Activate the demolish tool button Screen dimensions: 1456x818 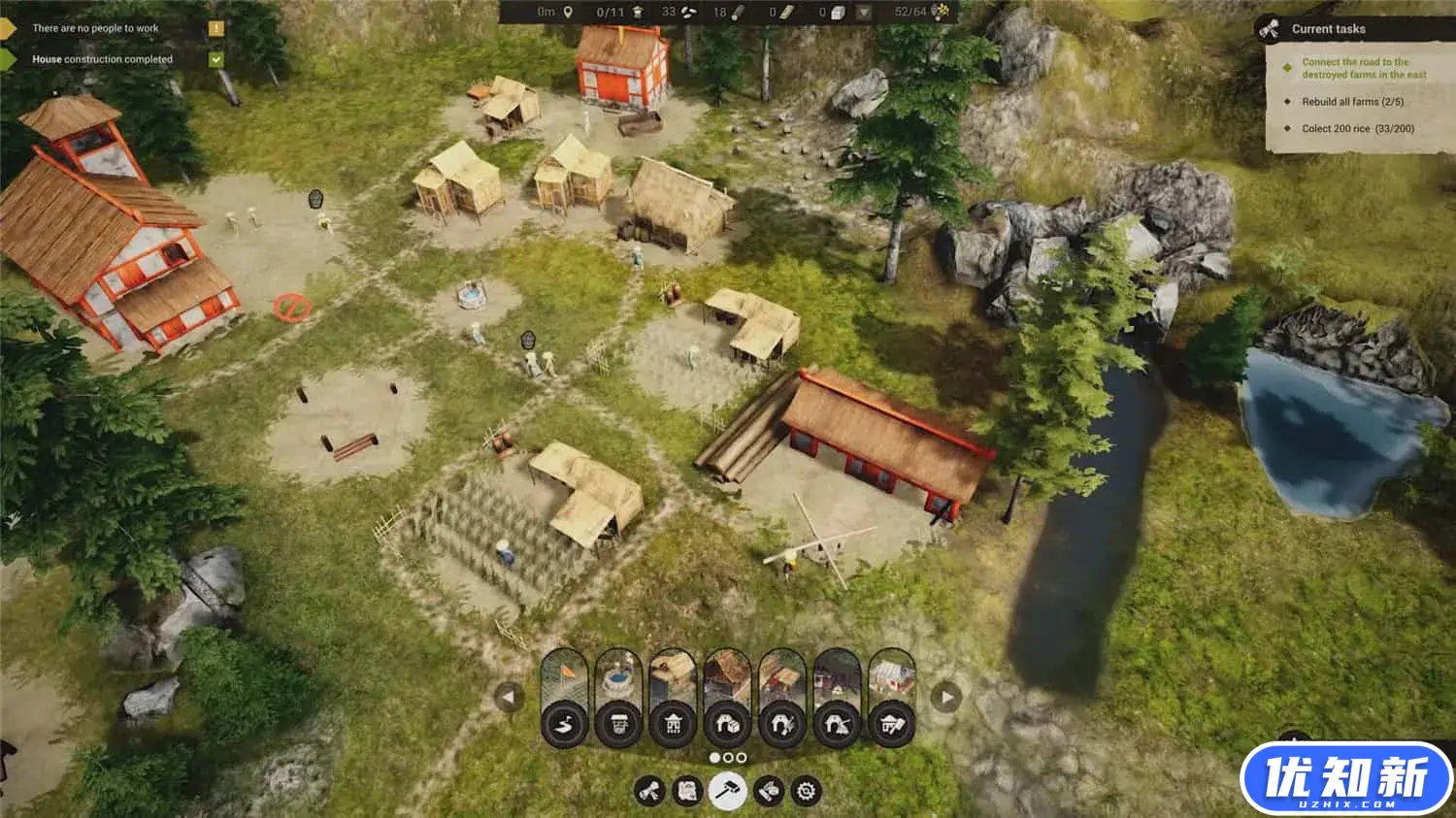pyautogui.click(x=768, y=792)
